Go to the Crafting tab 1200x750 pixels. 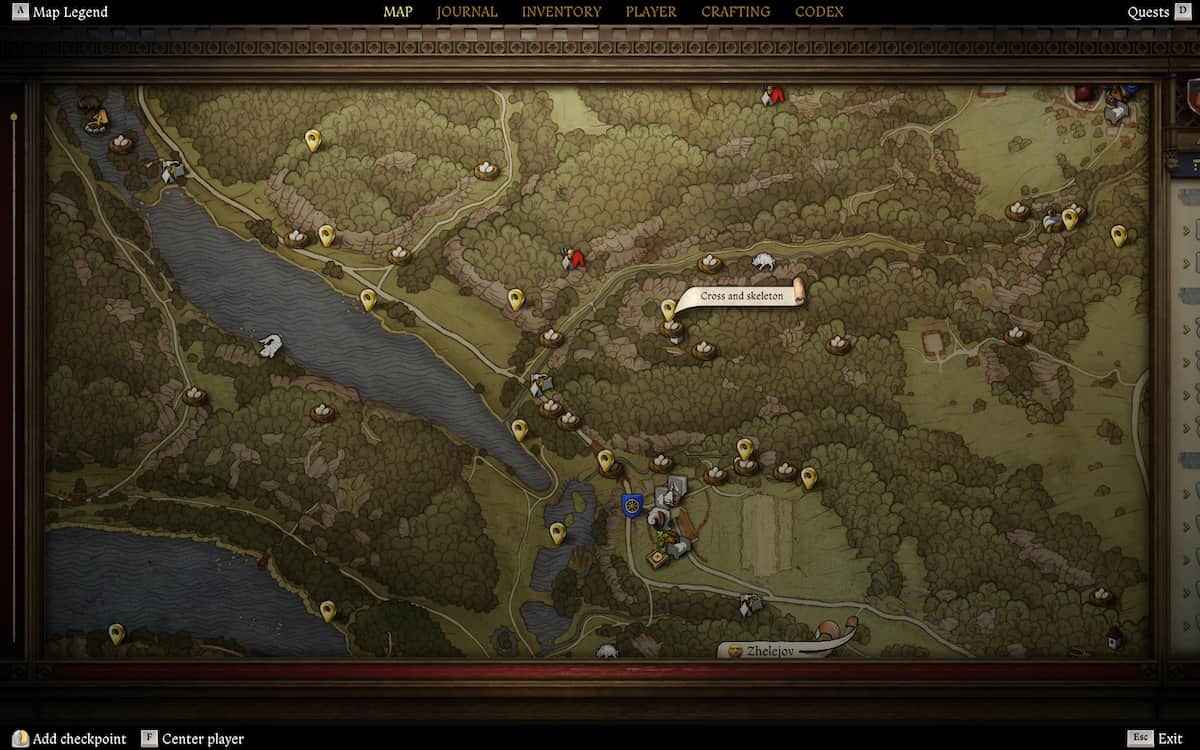pos(735,12)
